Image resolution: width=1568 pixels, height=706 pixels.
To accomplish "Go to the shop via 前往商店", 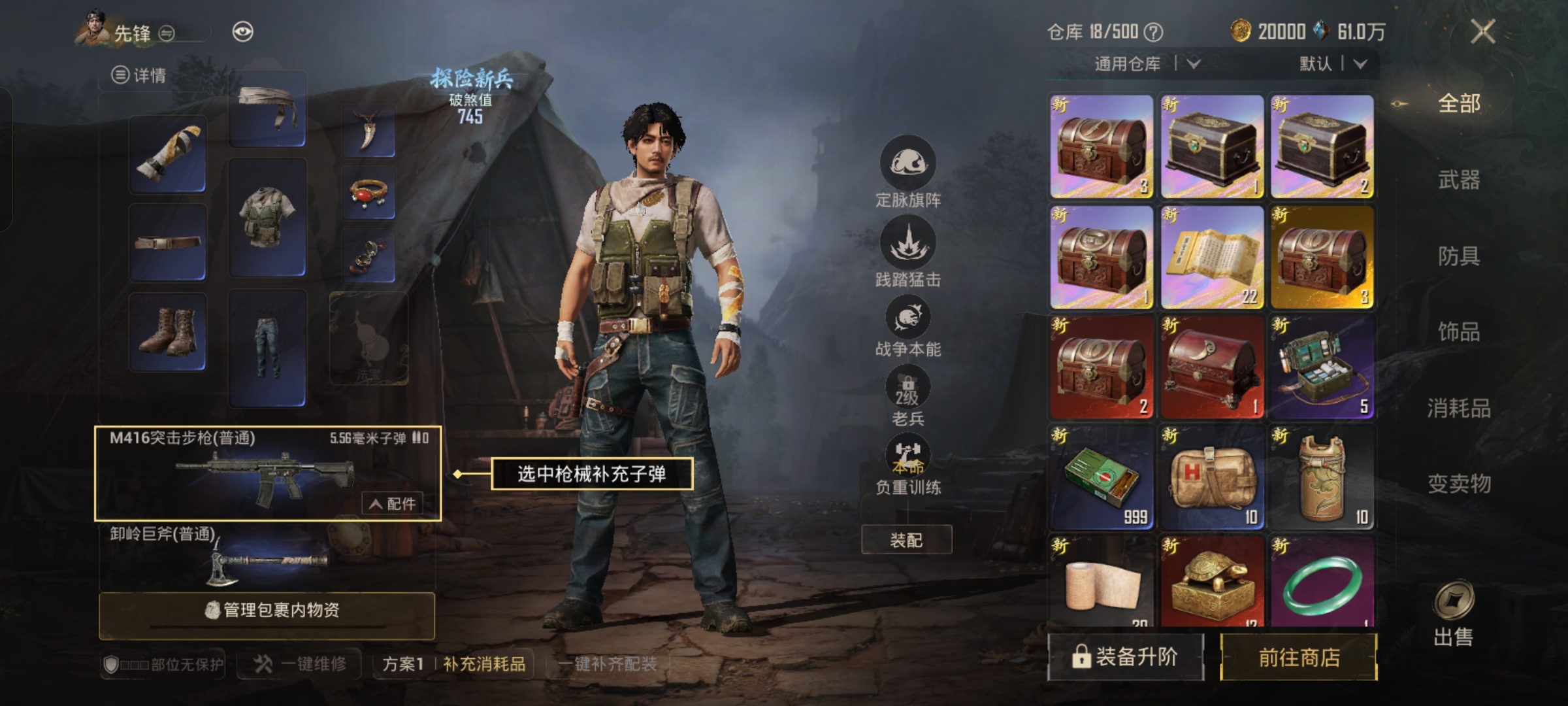I will [x=1298, y=658].
